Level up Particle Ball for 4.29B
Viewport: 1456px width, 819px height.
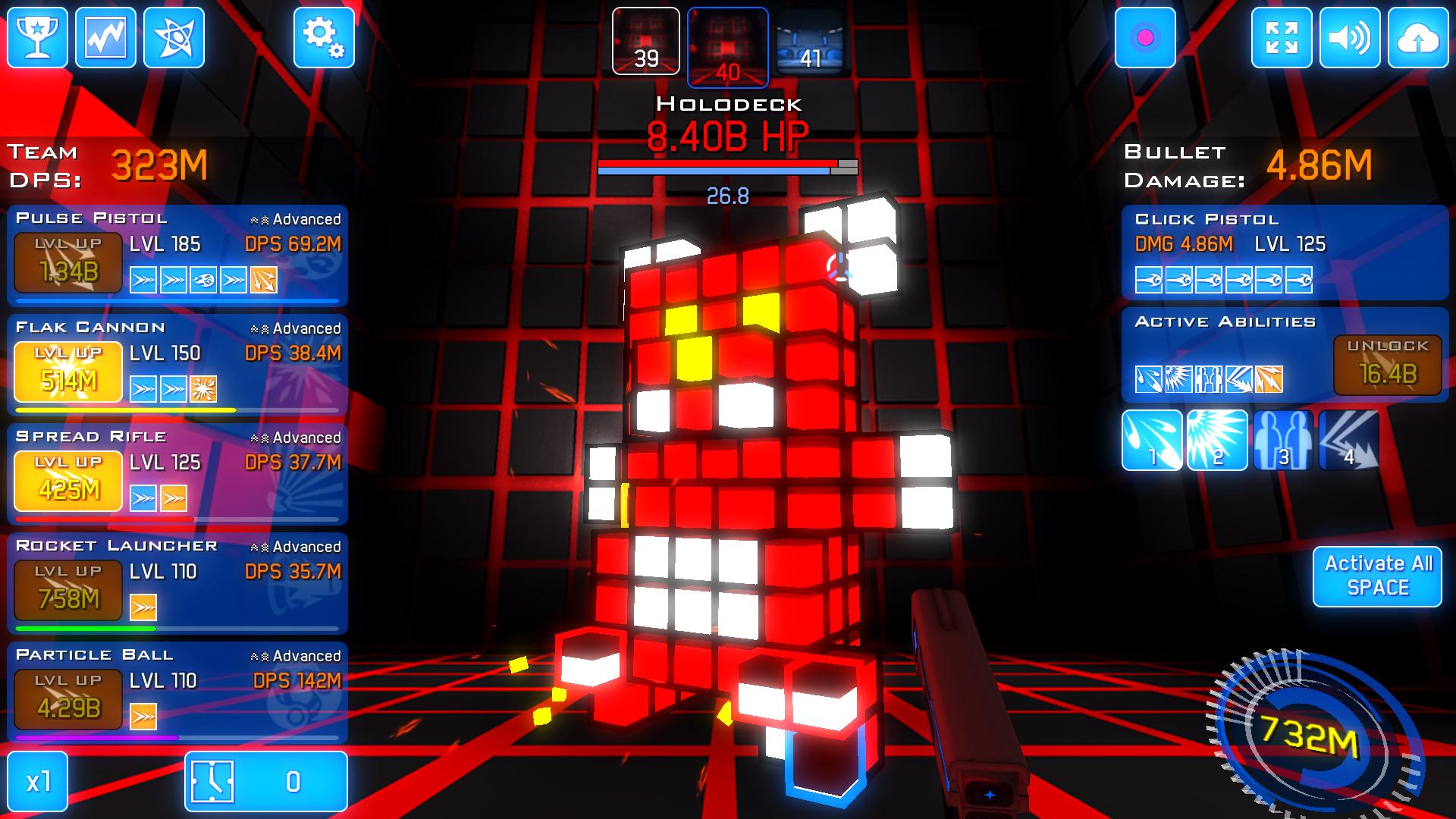pyautogui.click(x=68, y=699)
